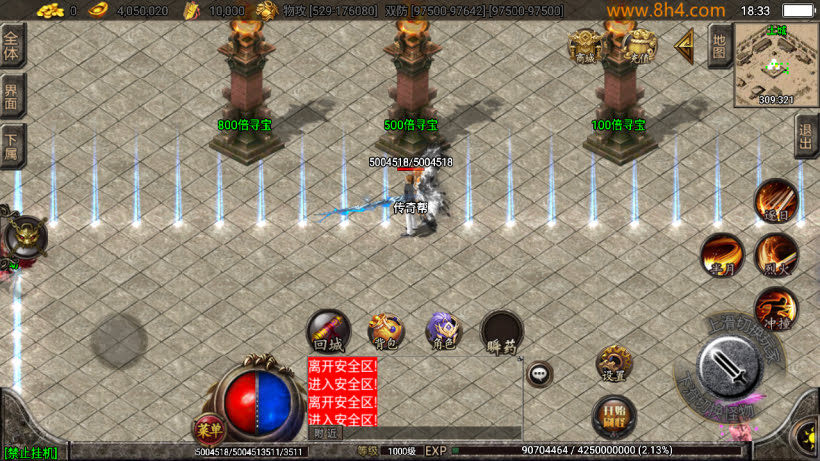820x461 pixels.
Task: Open the chat bubble button
Action: (x=540, y=374)
